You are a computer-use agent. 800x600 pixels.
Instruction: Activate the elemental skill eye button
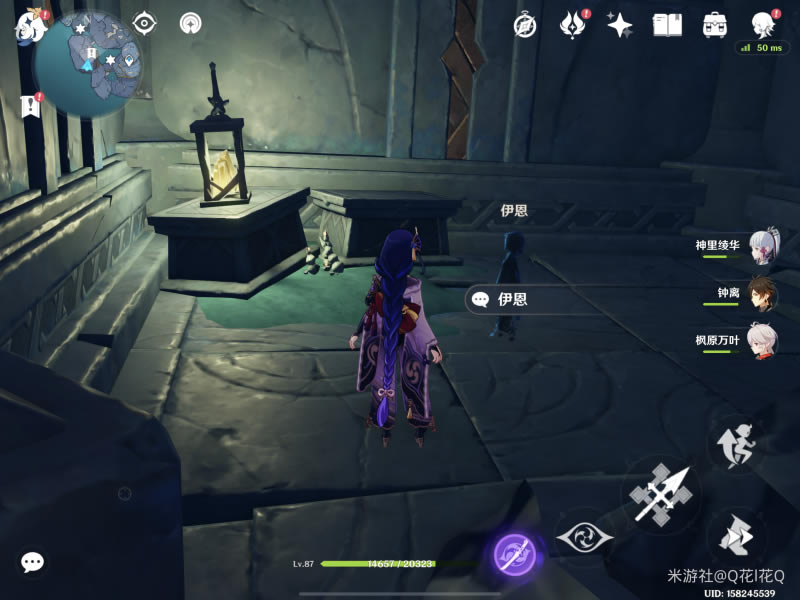click(583, 537)
